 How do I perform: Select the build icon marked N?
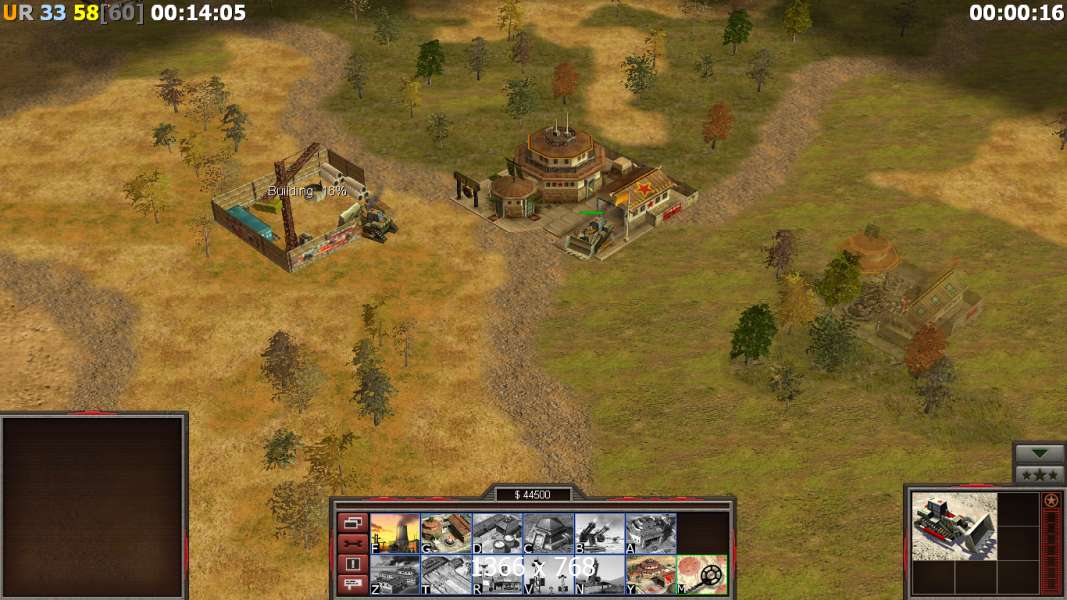coord(599,575)
